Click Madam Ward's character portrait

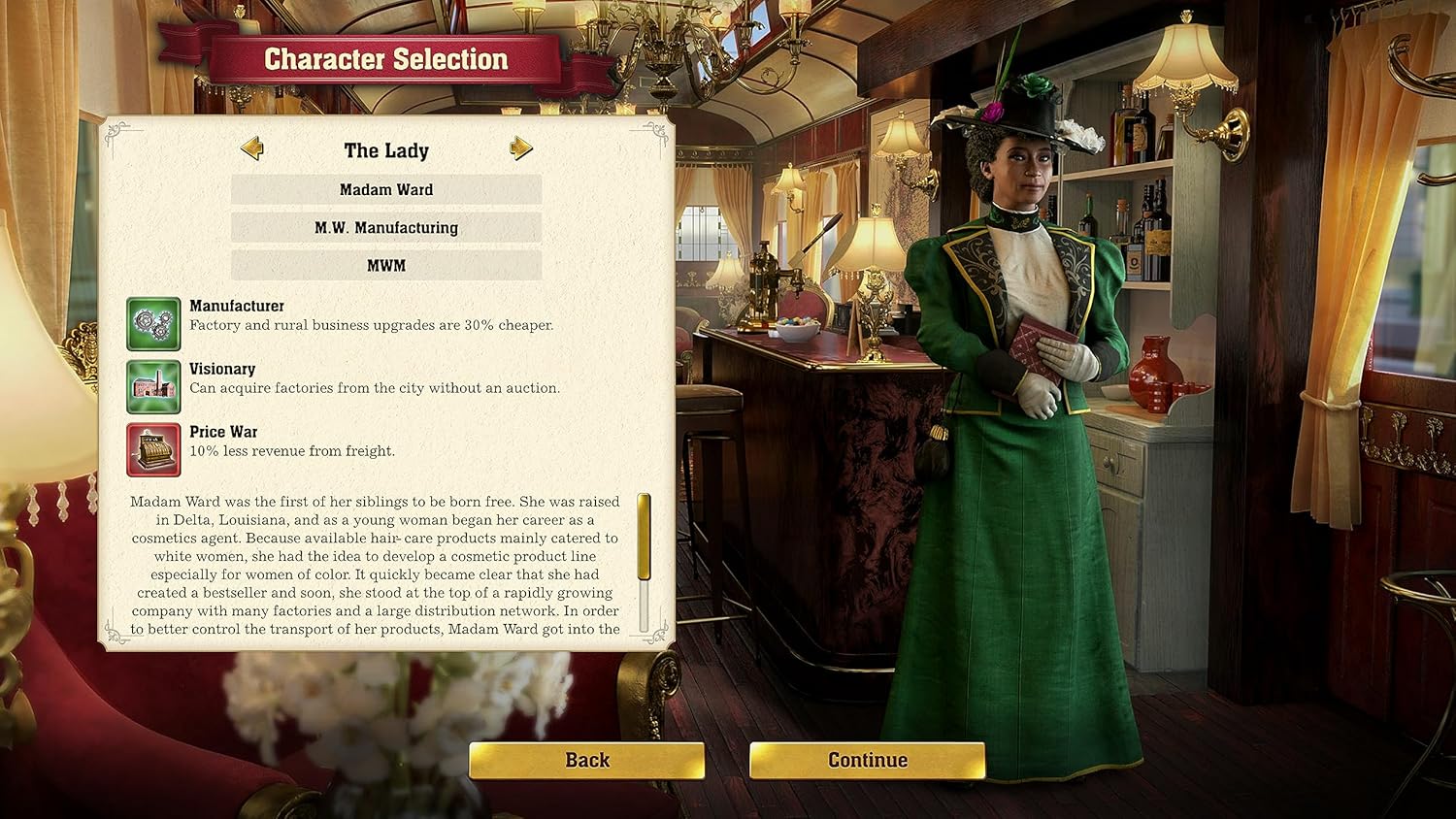pos(1019,388)
